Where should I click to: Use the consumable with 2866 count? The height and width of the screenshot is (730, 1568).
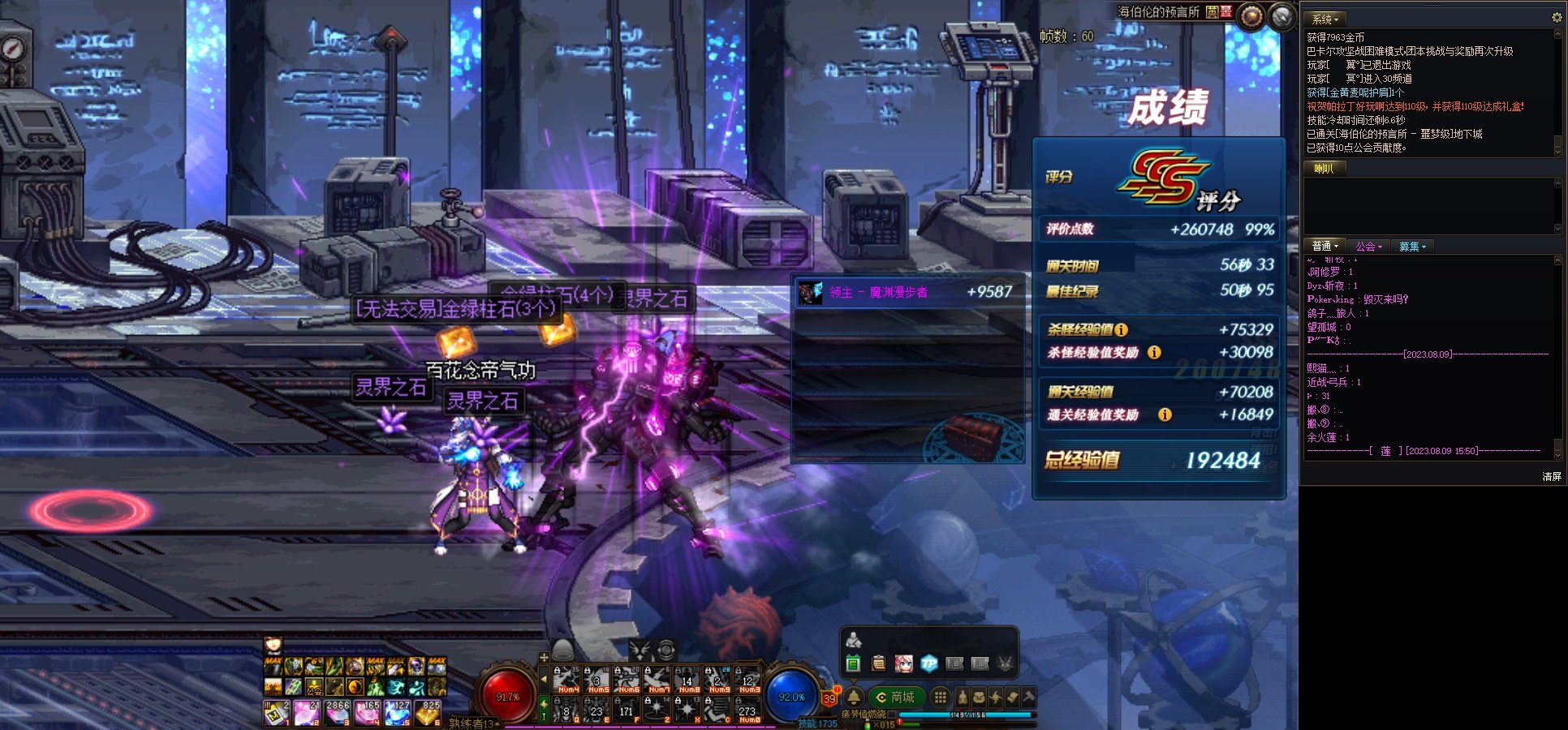tap(337, 713)
